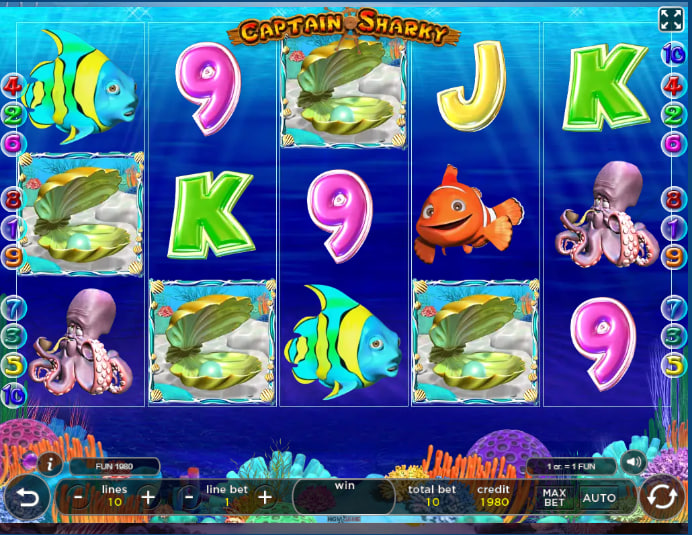The height and width of the screenshot is (535, 692).
Task: Open the info paytable icon
Action: (x=49, y=464)
